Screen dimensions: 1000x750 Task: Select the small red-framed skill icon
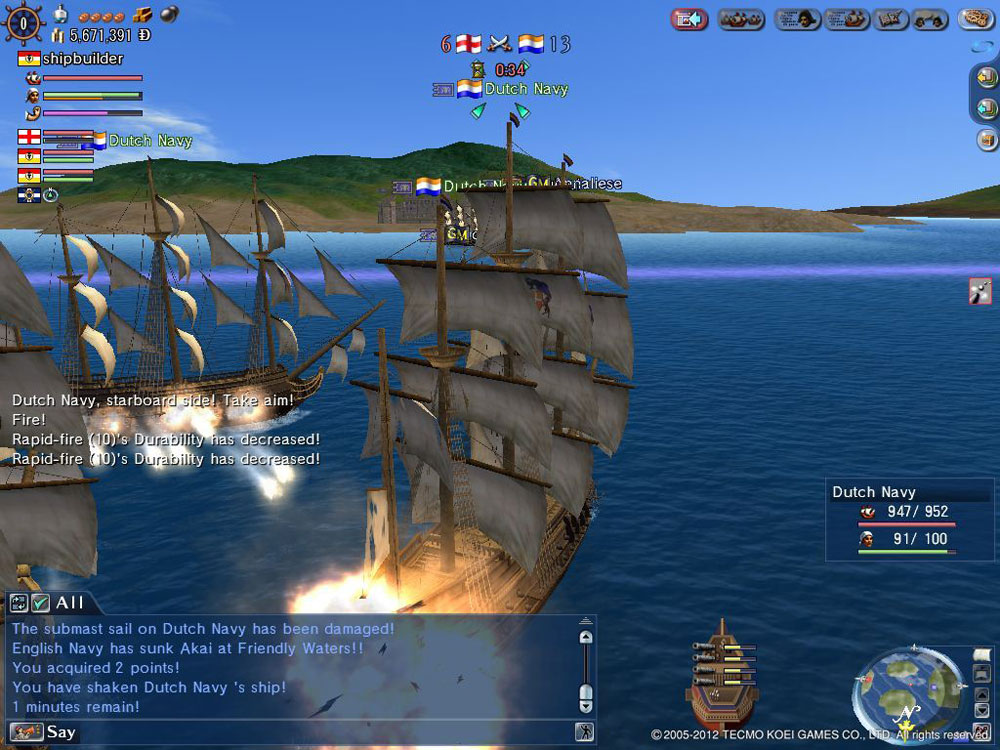pyautogui.click(x=980, y=291)
